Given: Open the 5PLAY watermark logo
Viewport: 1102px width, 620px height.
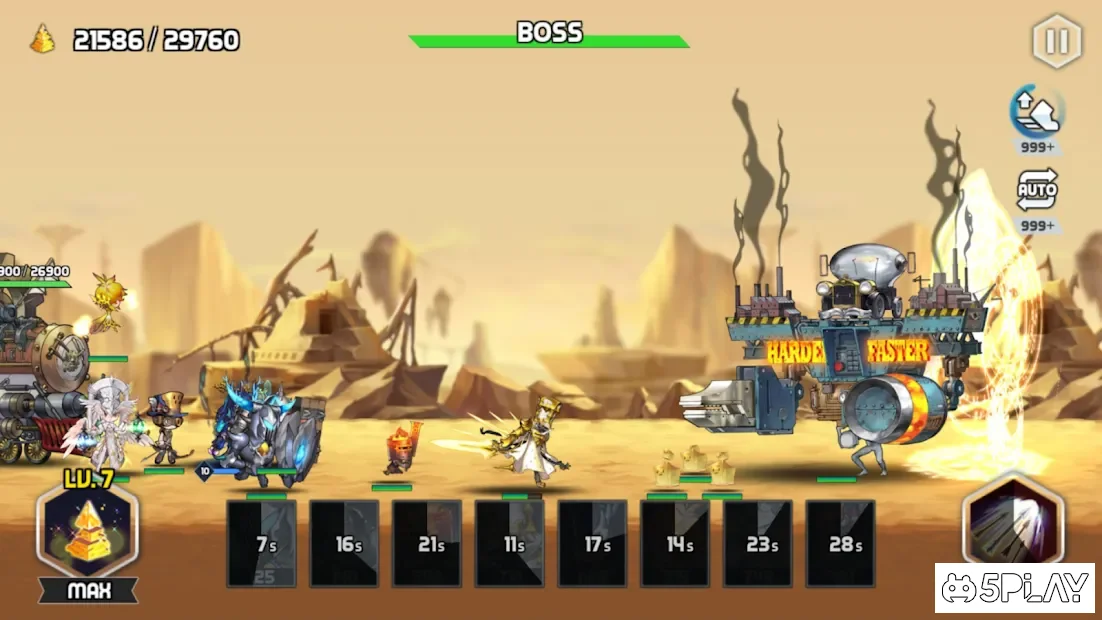Looking at the screenshot, I should [1015, 588].
